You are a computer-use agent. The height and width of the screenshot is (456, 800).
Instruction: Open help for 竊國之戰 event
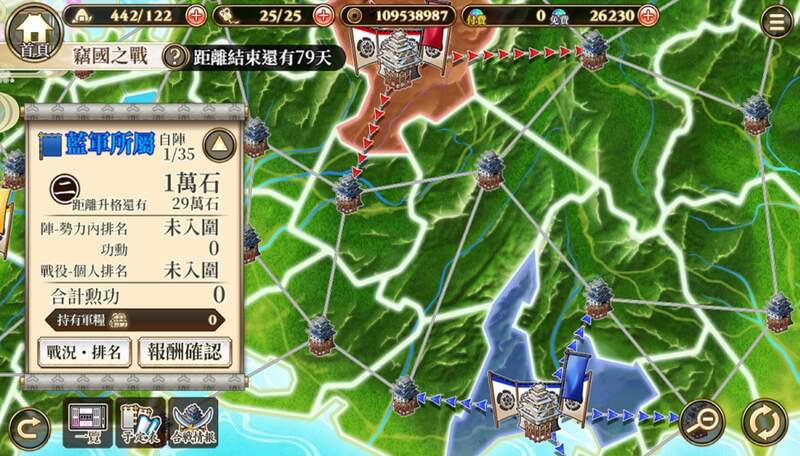pos(177,57)
